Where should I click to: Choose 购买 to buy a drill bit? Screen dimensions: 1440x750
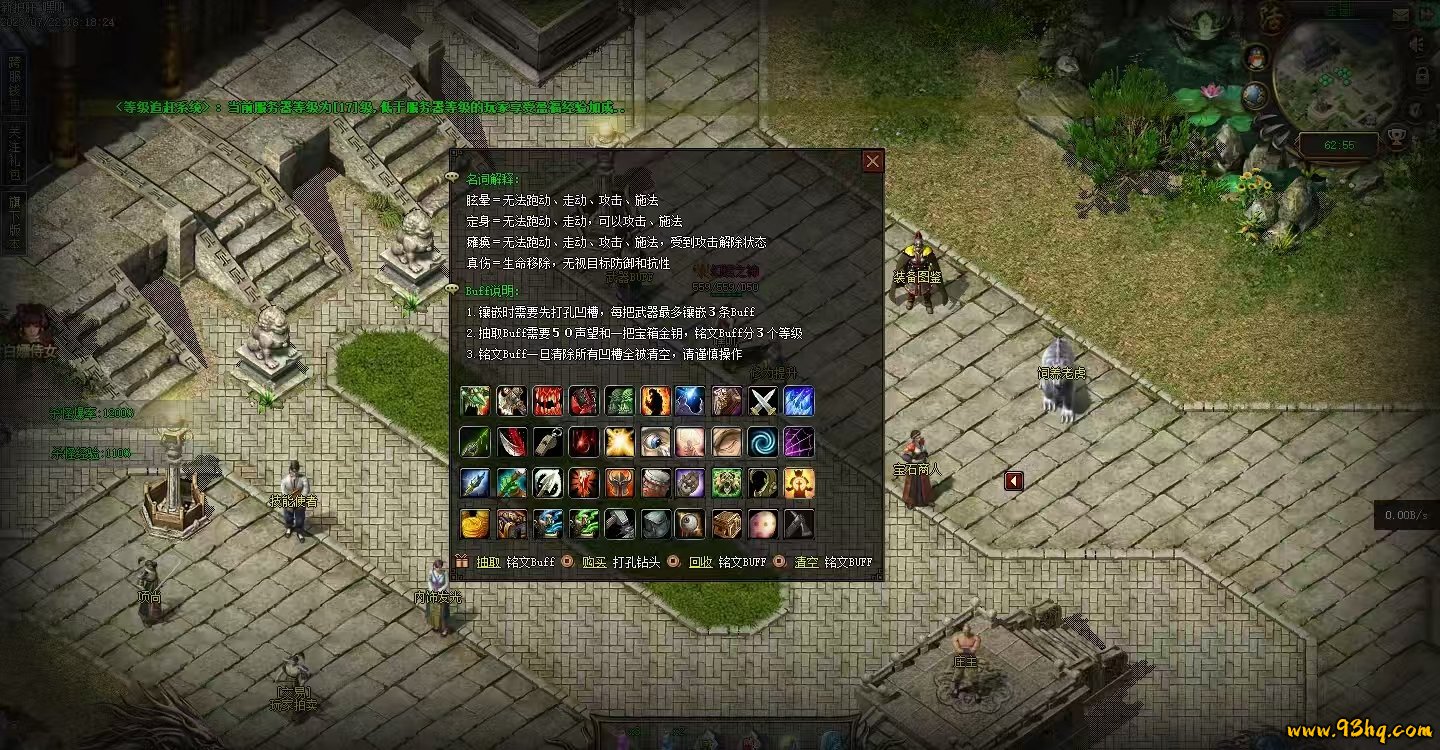point(595,562)
